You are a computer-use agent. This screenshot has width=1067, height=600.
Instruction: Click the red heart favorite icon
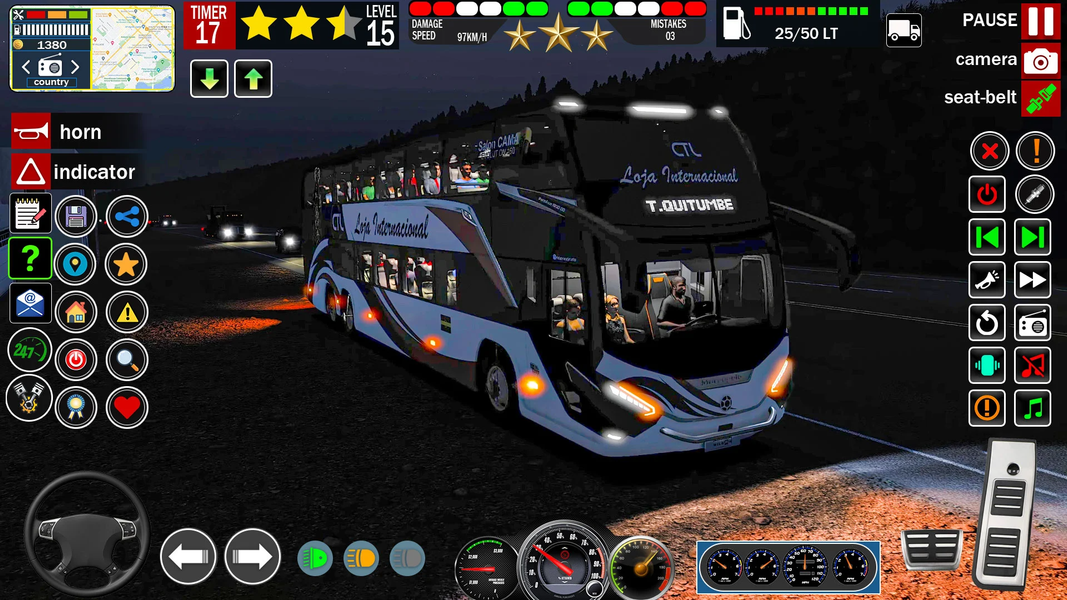click(x=126, y=407)
